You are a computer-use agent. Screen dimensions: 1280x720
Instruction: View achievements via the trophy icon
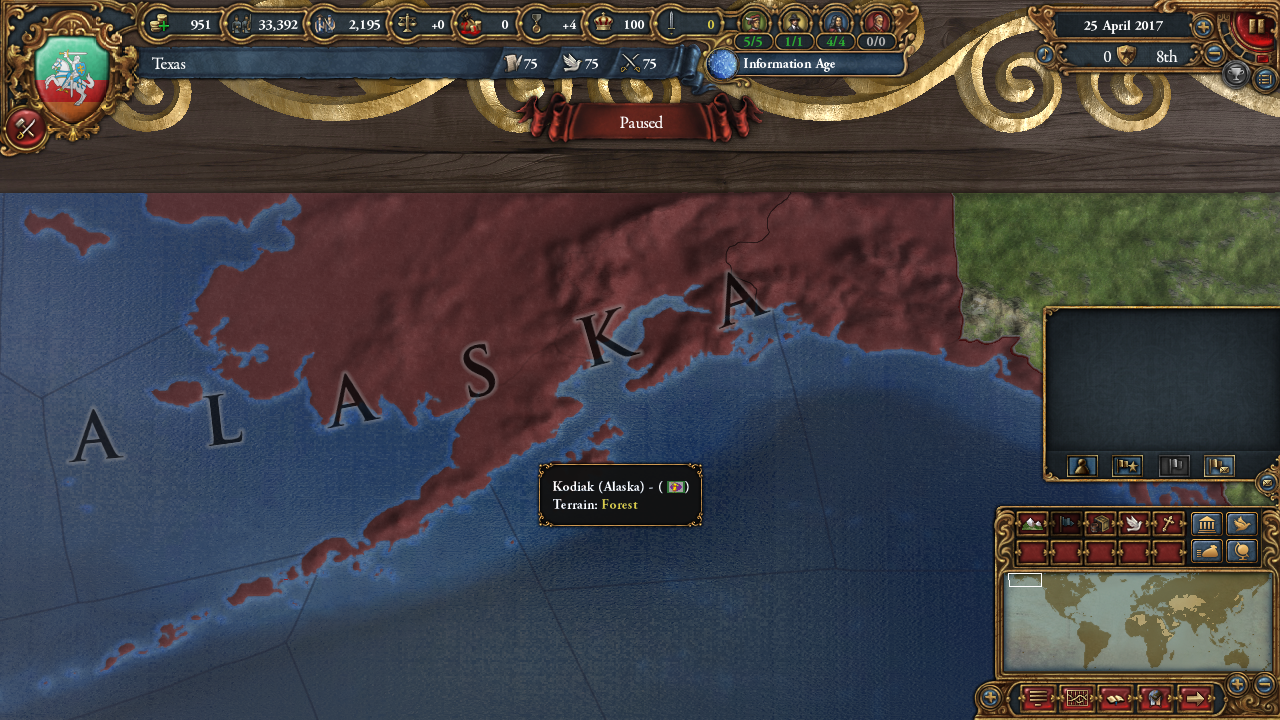click(x=1235, y=74)
